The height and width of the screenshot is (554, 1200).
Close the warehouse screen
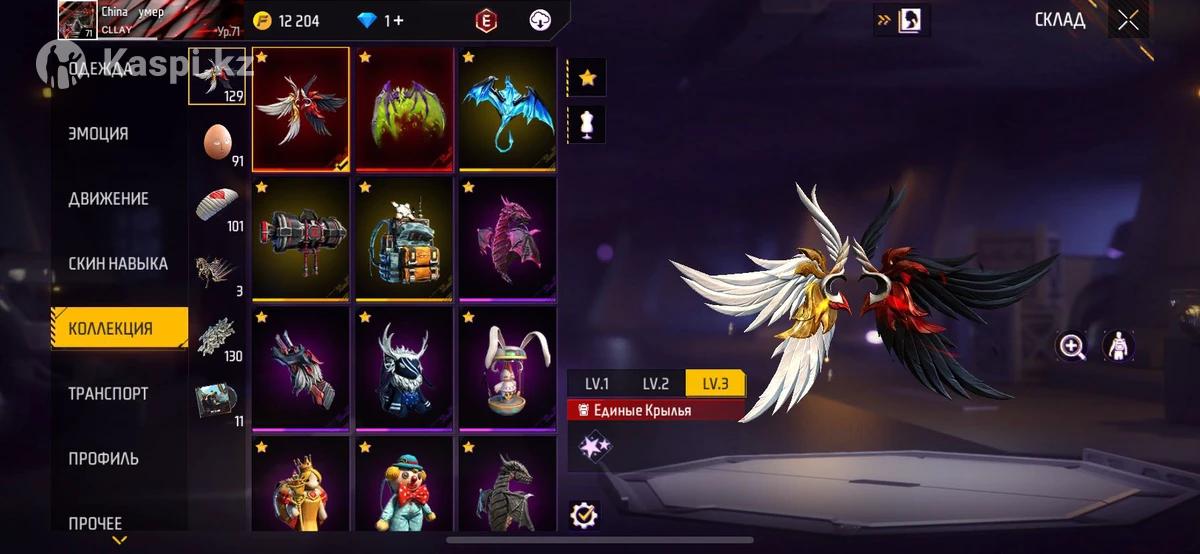(1128, 21)
